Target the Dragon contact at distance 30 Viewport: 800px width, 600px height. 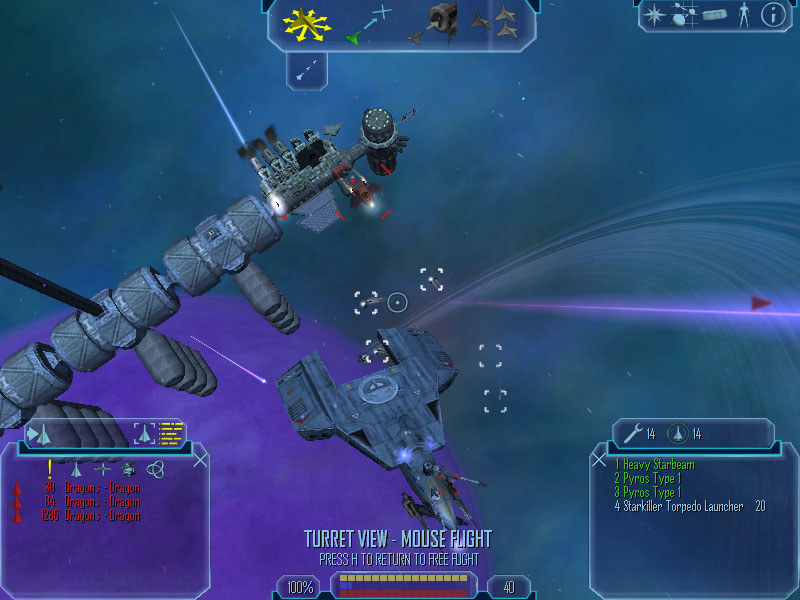point(90,489)
